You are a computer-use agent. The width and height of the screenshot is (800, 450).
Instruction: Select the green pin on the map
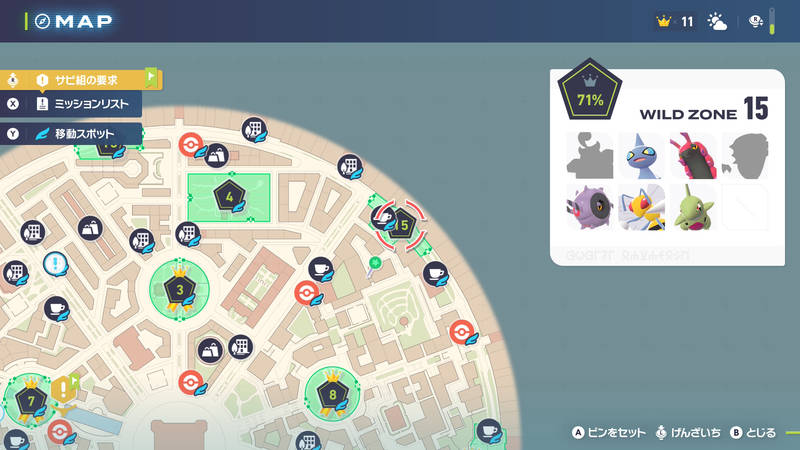pos(374,264)
